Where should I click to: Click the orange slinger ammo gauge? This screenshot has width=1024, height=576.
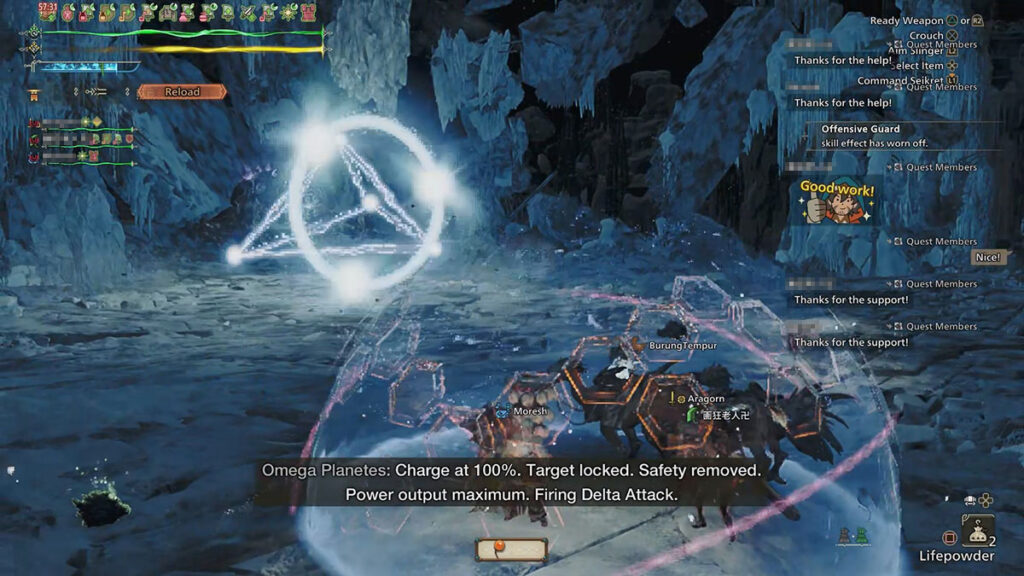click(x=510, y=549)
